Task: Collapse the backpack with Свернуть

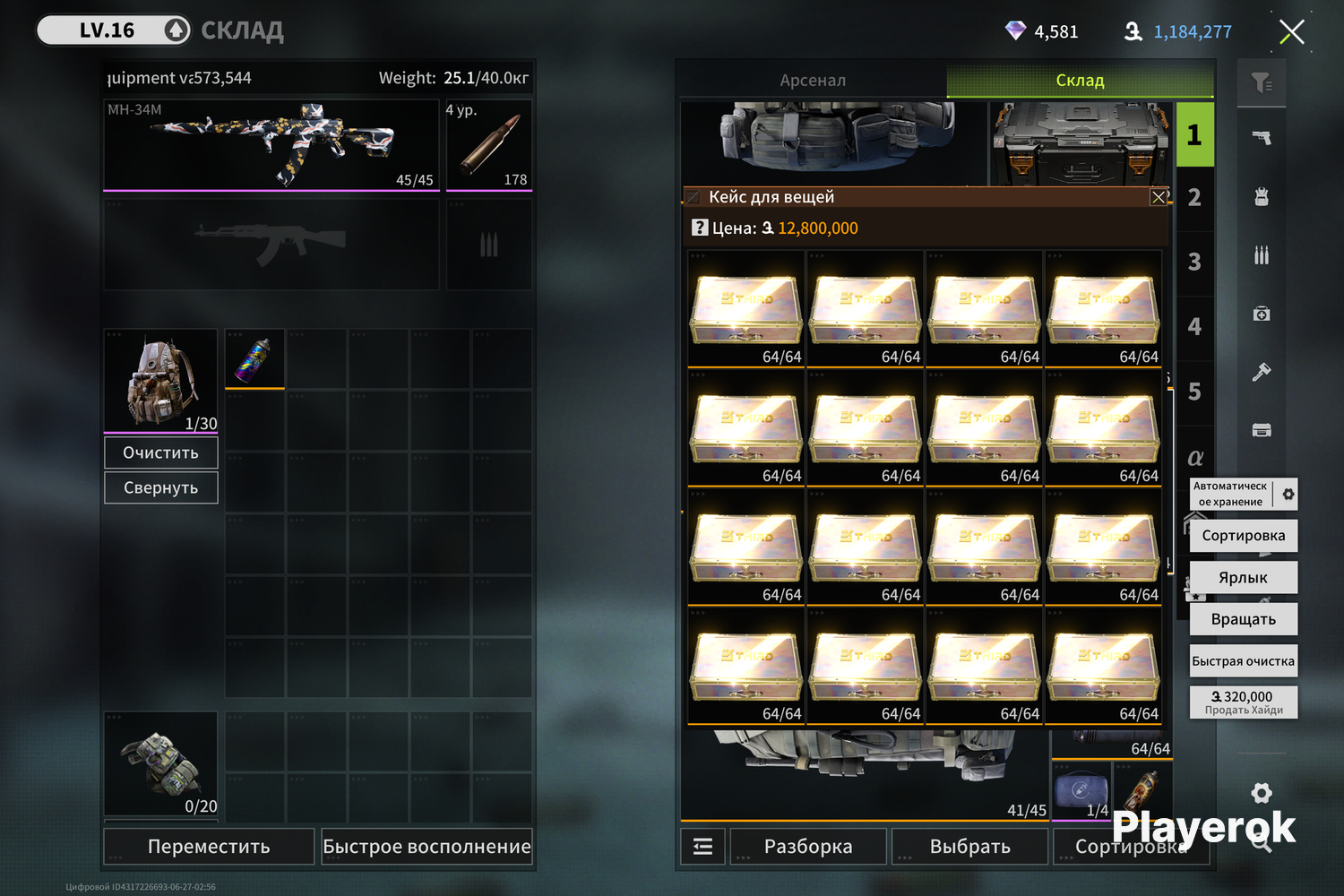Action: tap(161, 487)
